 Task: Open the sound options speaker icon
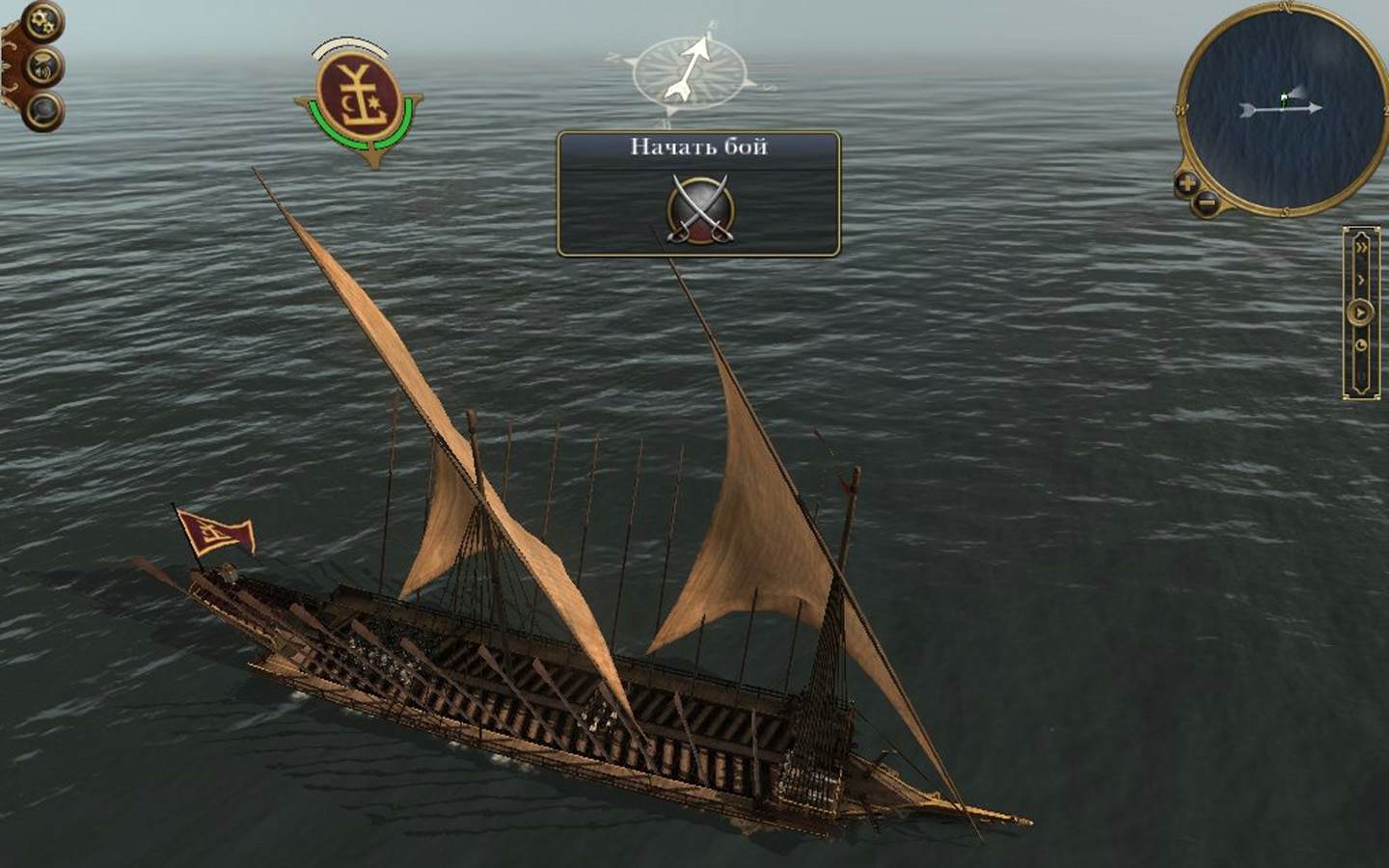(44, 67)
